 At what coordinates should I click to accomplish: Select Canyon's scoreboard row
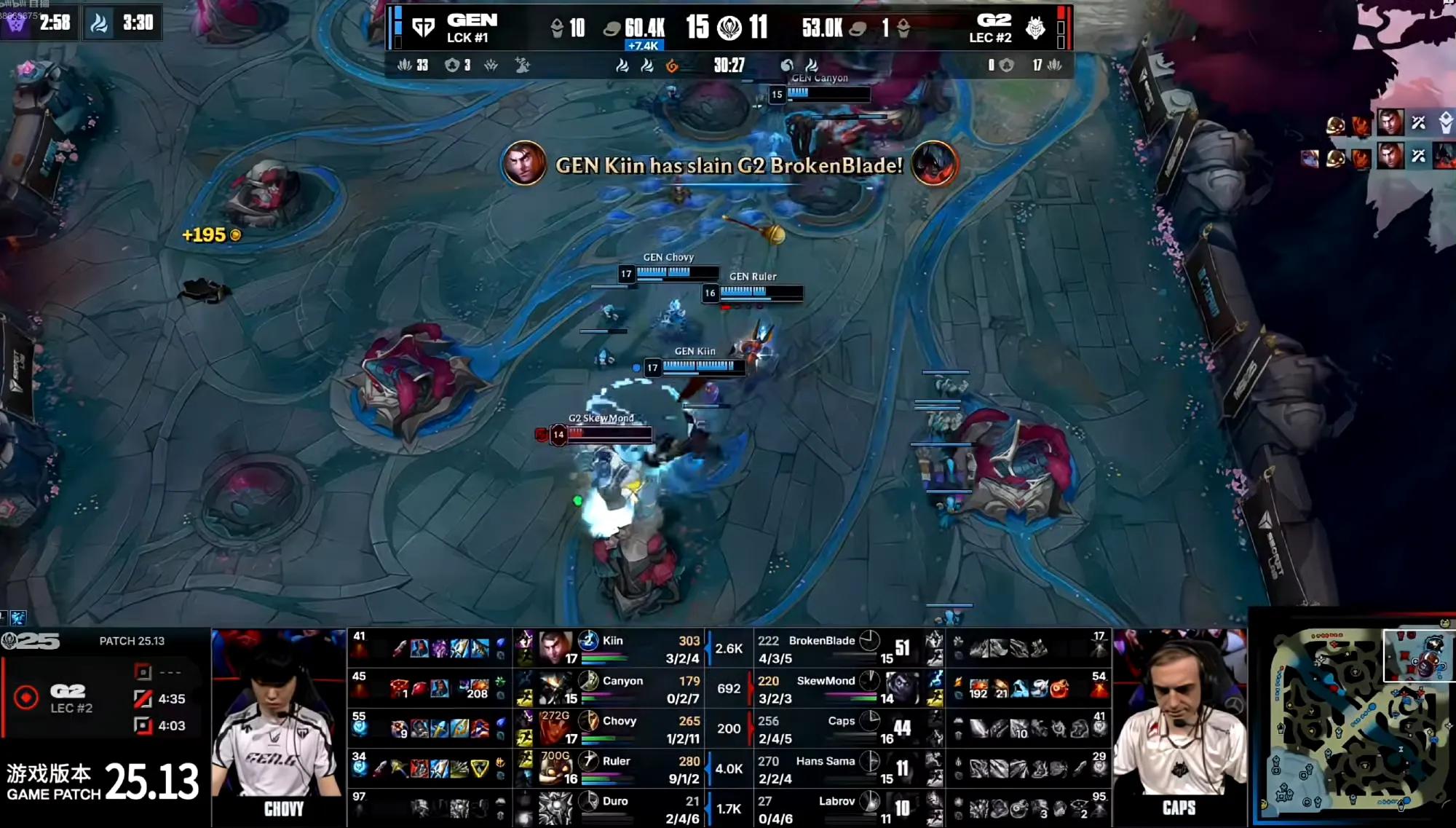(x=622, y=688)
